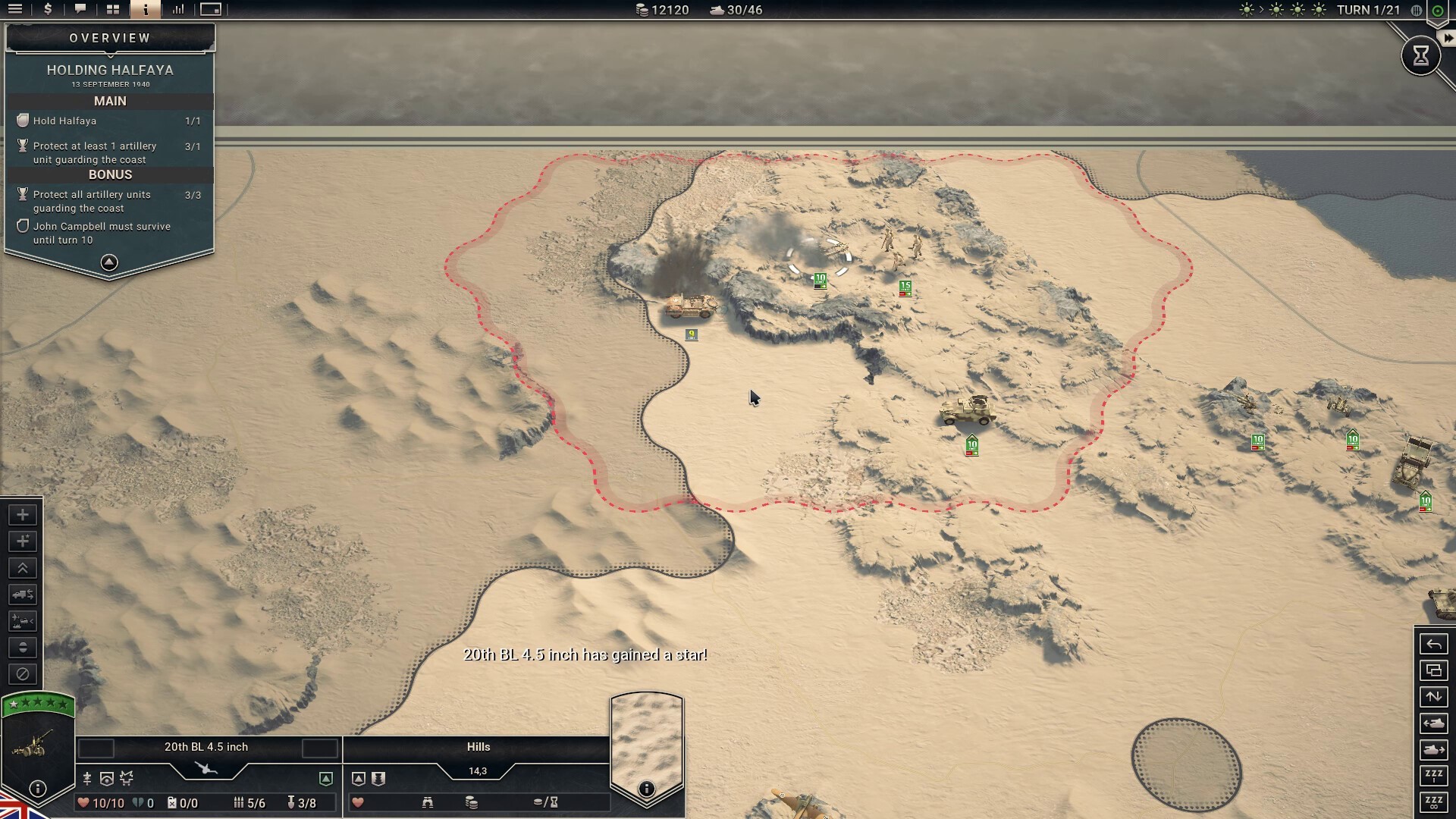This screenshot has width=1456, height=819.
Task: Undo the last move with the back arrow
Action: tap(1433, 645)
